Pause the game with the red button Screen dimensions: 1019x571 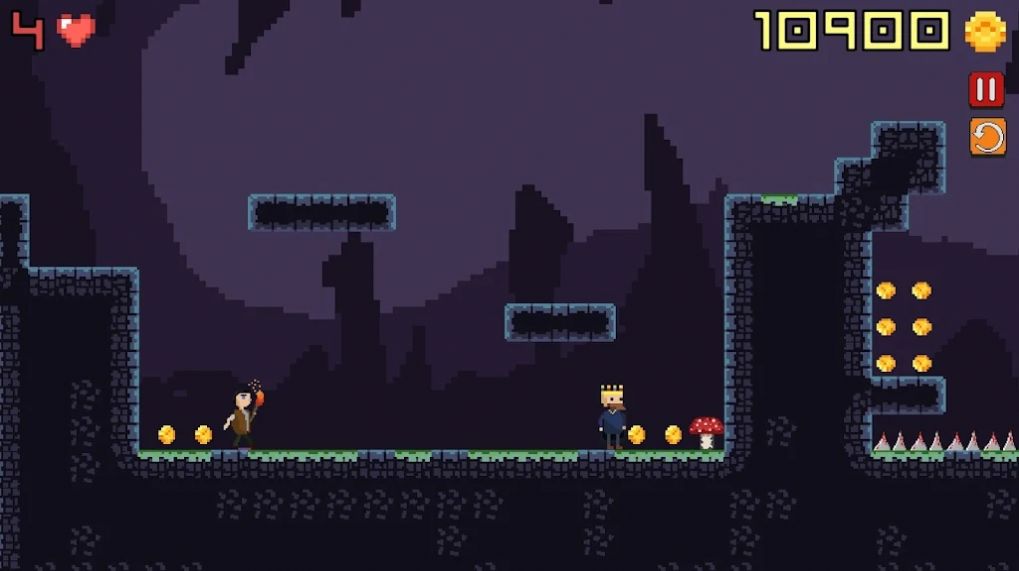[x=986, y=90]
